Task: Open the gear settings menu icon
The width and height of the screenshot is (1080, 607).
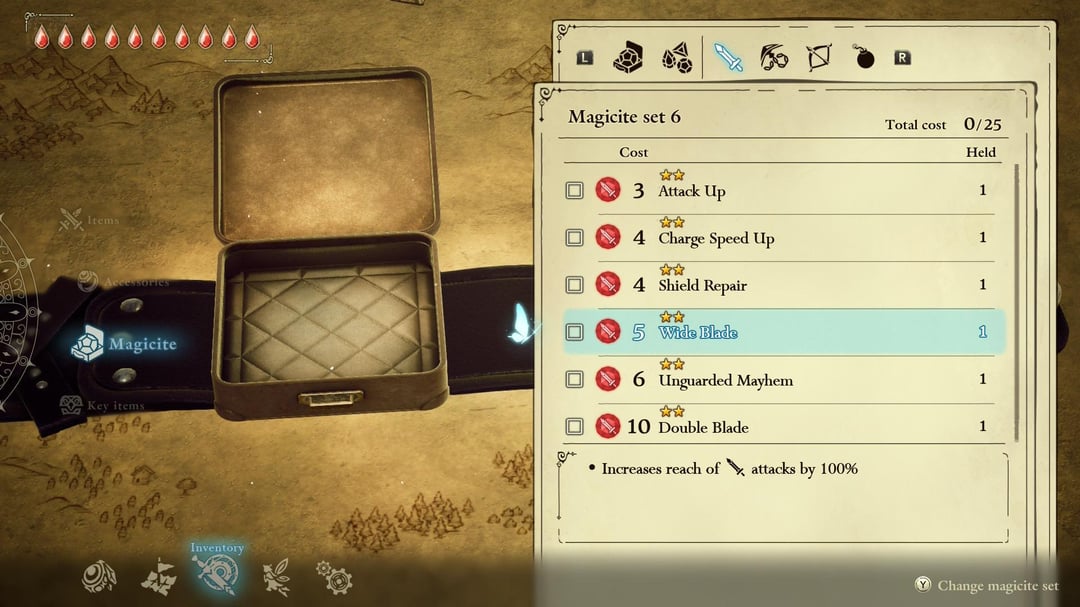Action: [x=332, y=577]
